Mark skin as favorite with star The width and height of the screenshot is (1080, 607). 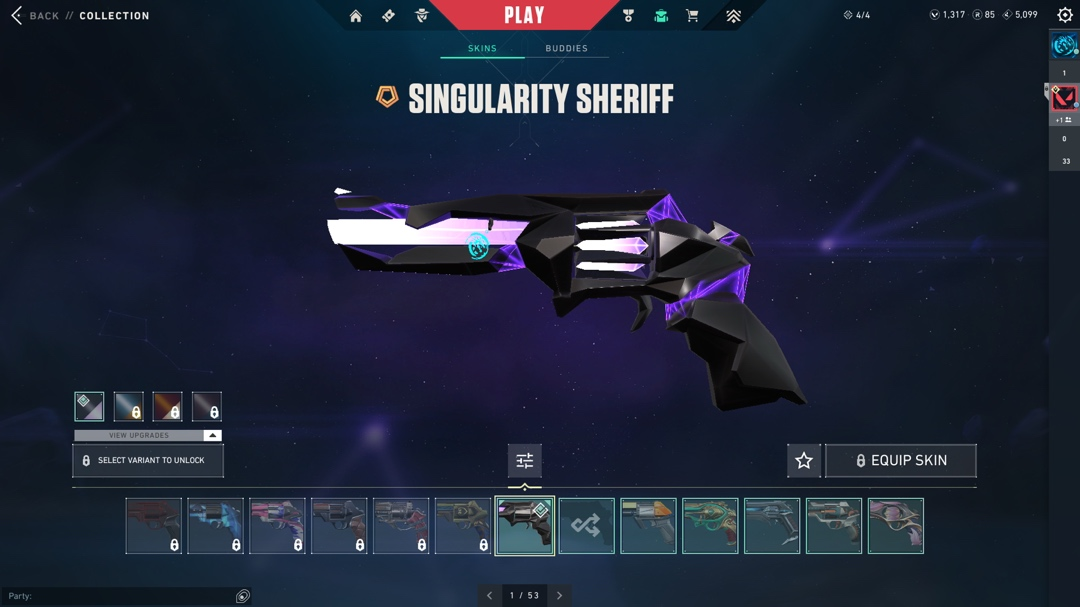coord(804,461)
